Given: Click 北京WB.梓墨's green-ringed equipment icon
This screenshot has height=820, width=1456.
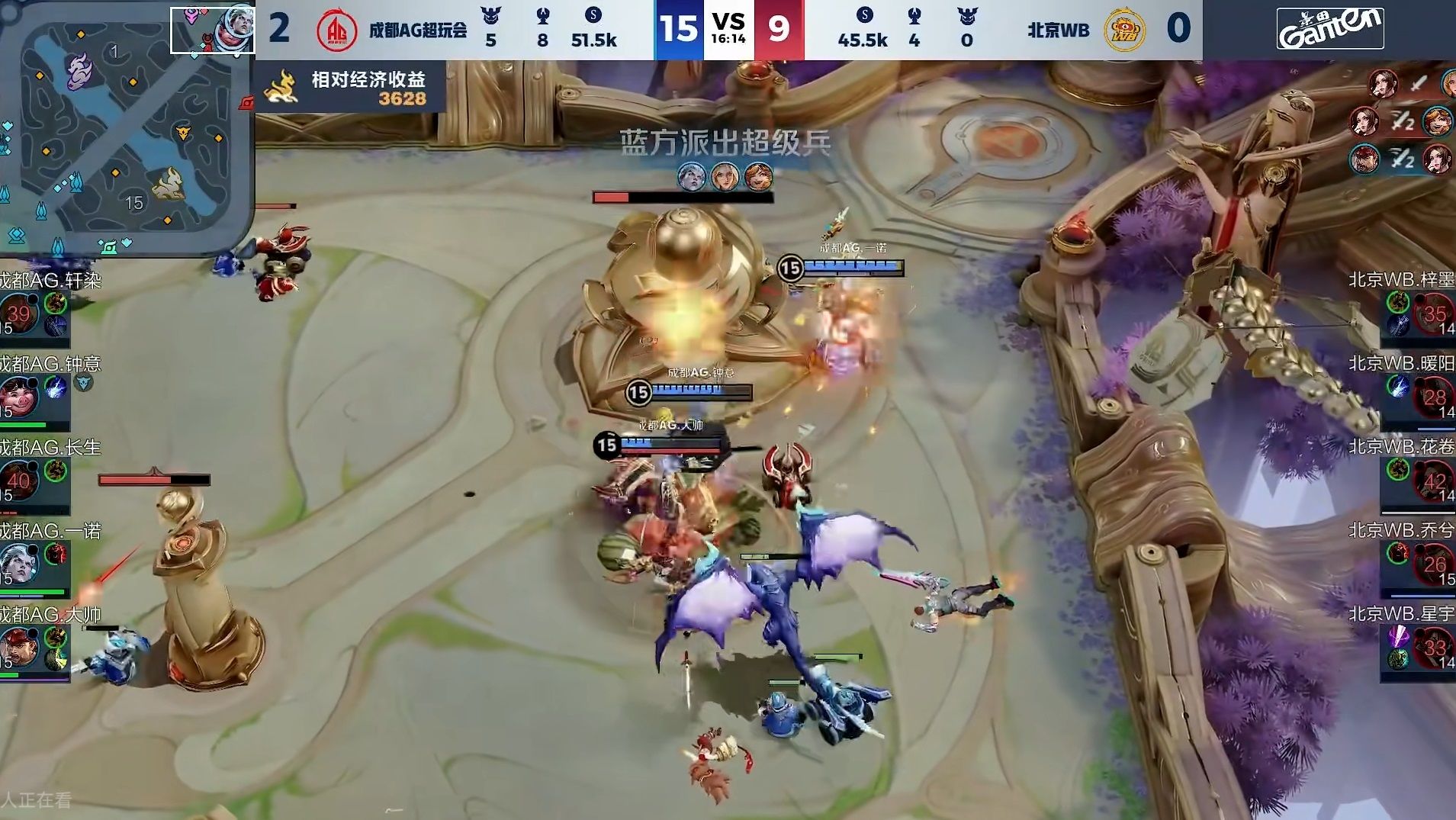Looking at the screenshot, I should coord(1400,303).
